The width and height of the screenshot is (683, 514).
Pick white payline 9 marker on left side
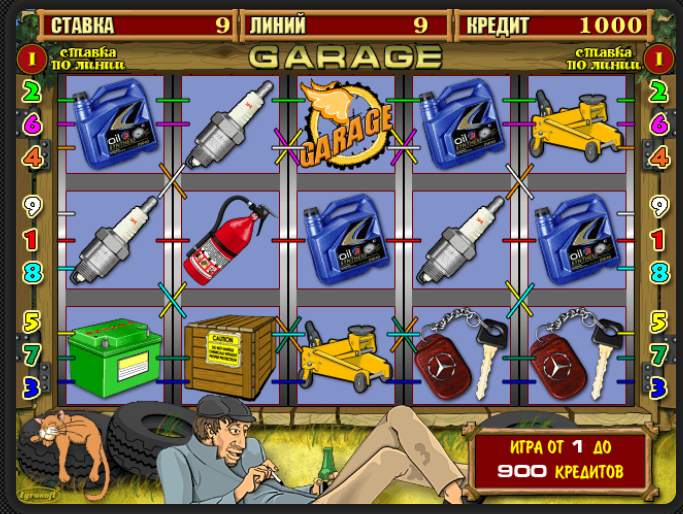(x=31, y=208)
